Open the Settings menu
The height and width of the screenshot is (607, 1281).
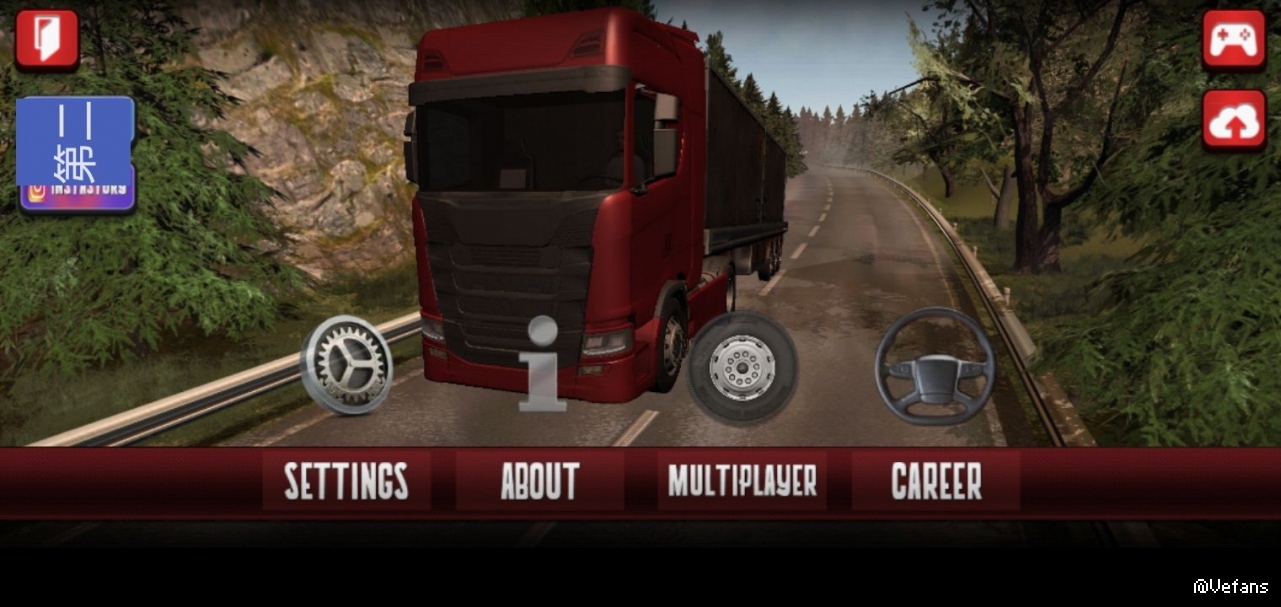[x=346, y=481]
